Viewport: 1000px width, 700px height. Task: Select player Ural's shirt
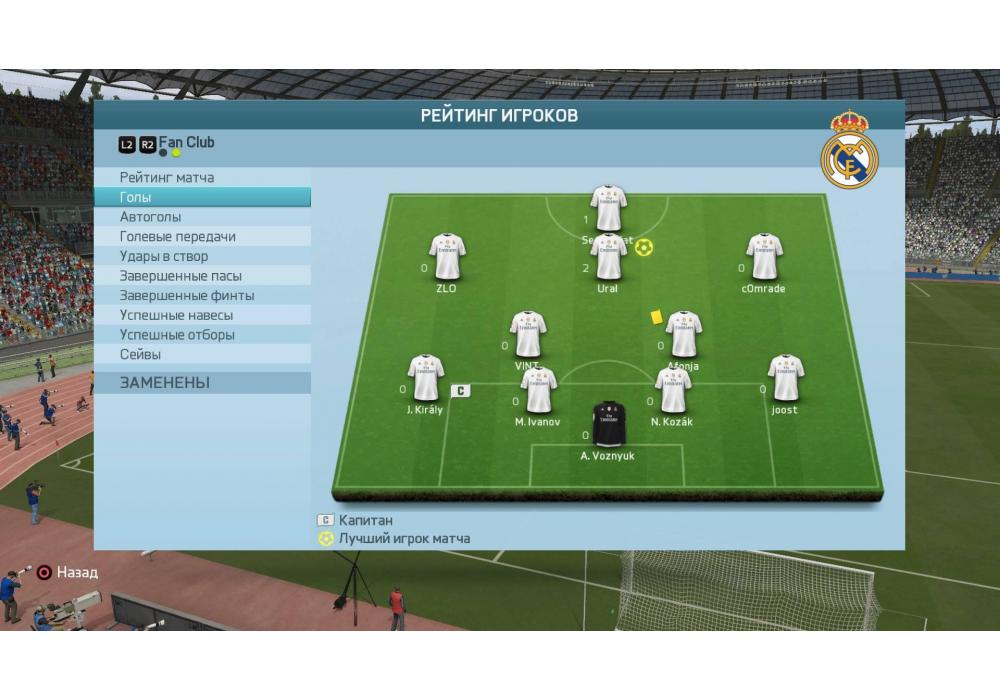608,257
